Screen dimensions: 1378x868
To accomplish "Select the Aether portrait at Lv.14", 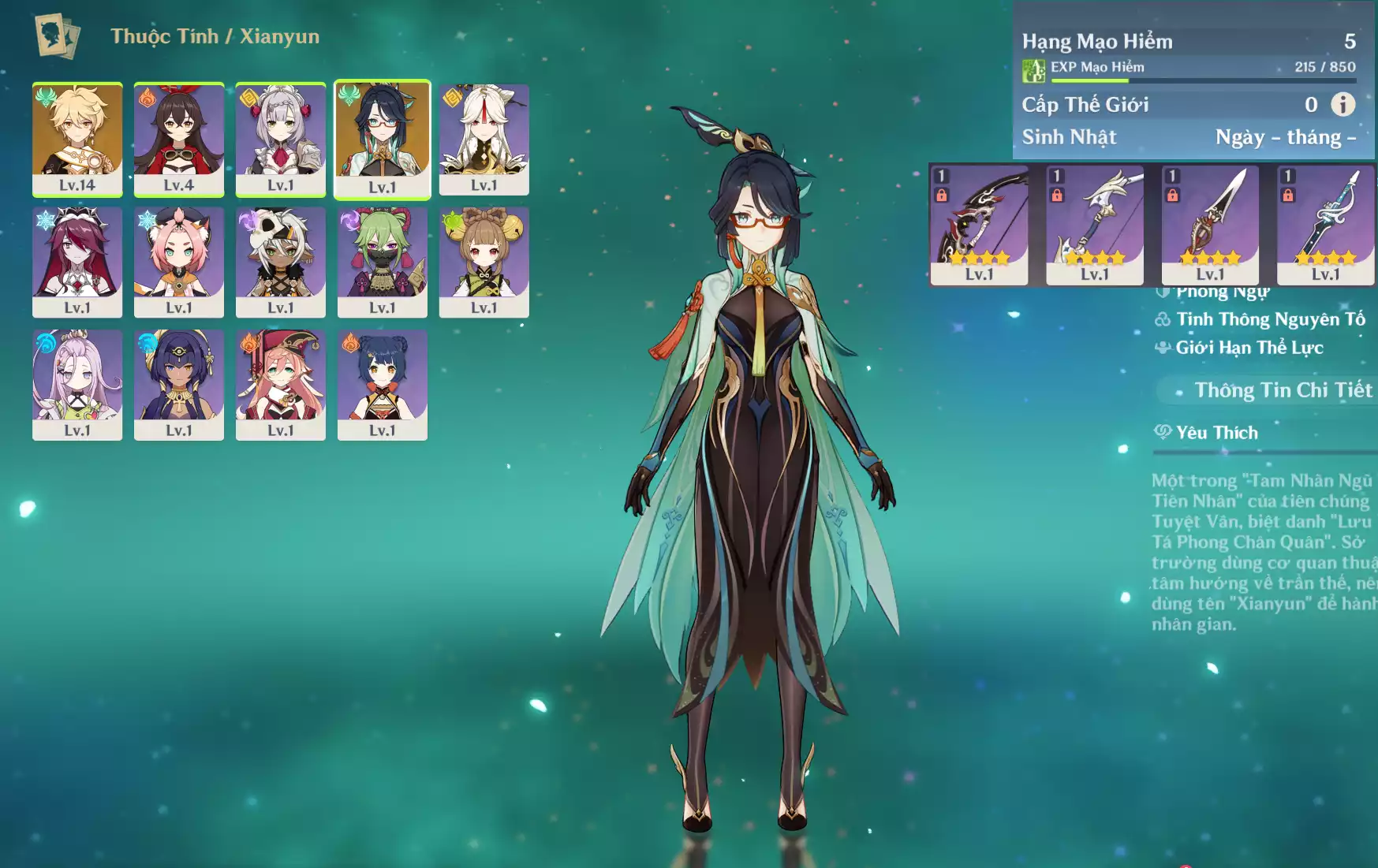I will (x=77, y=139).
